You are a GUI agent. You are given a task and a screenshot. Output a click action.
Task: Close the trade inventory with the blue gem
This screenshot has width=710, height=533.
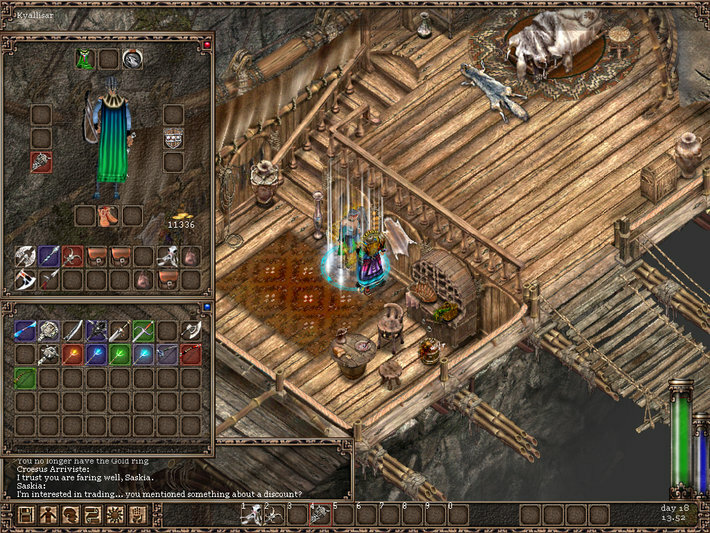coord(207,307)
